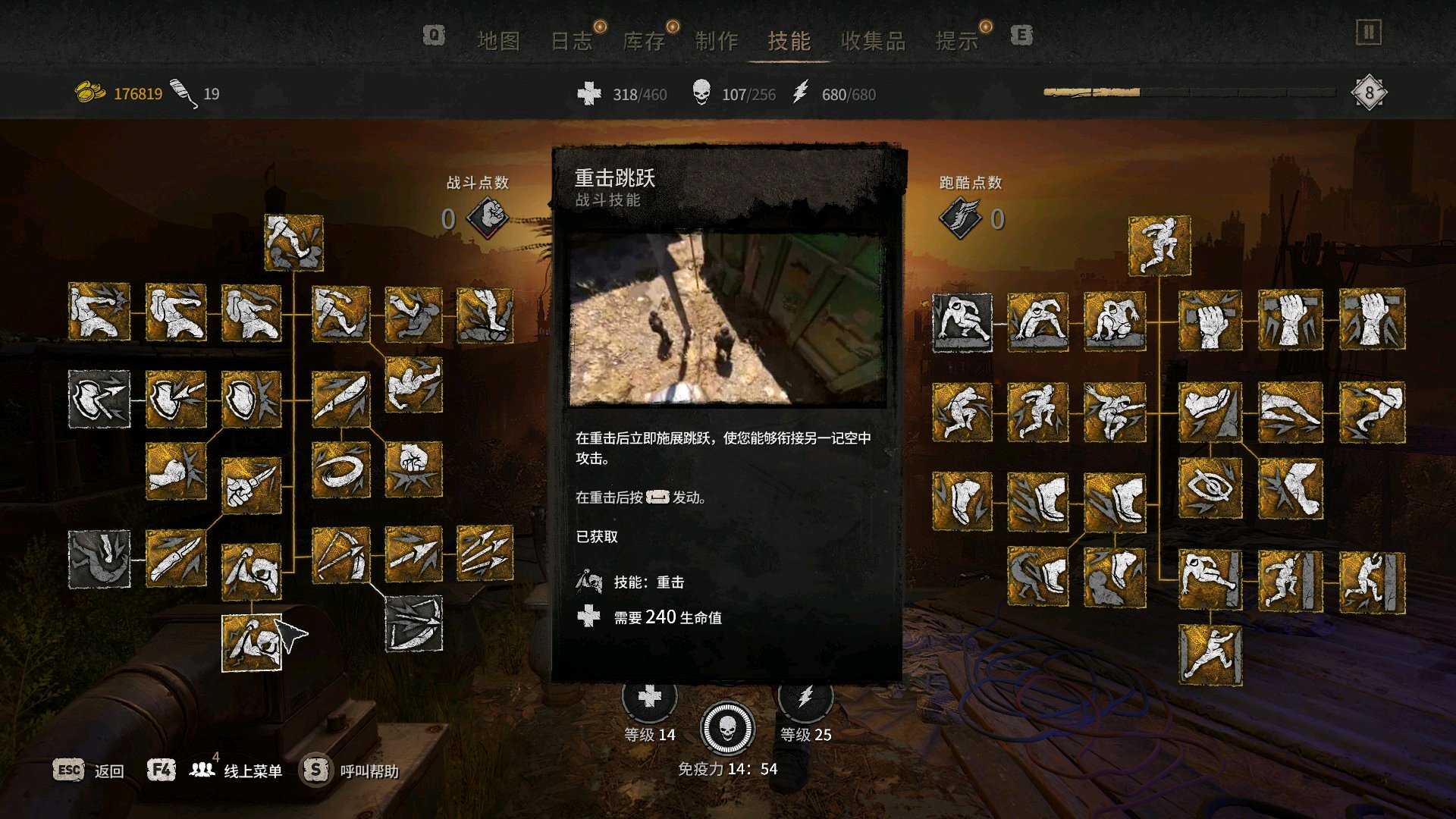This screenshot has width=1456, height=819.
Task: Open the Q page-switch tab
Action: click(432, 35)
